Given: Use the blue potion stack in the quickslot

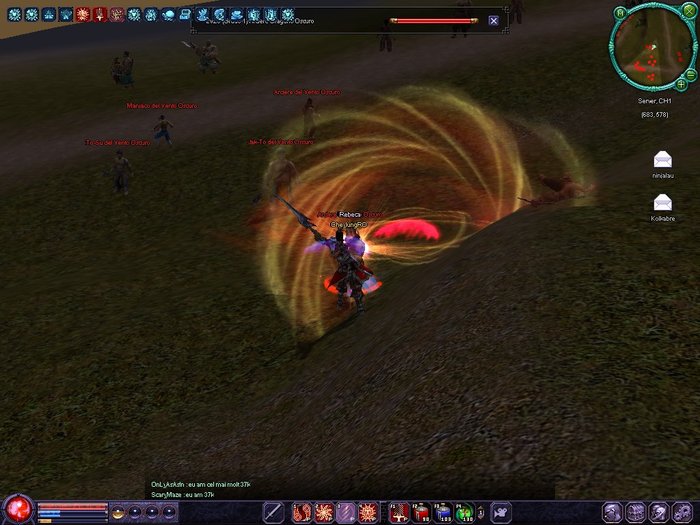Looking at the screenshot, I should (x=442, y=513).
